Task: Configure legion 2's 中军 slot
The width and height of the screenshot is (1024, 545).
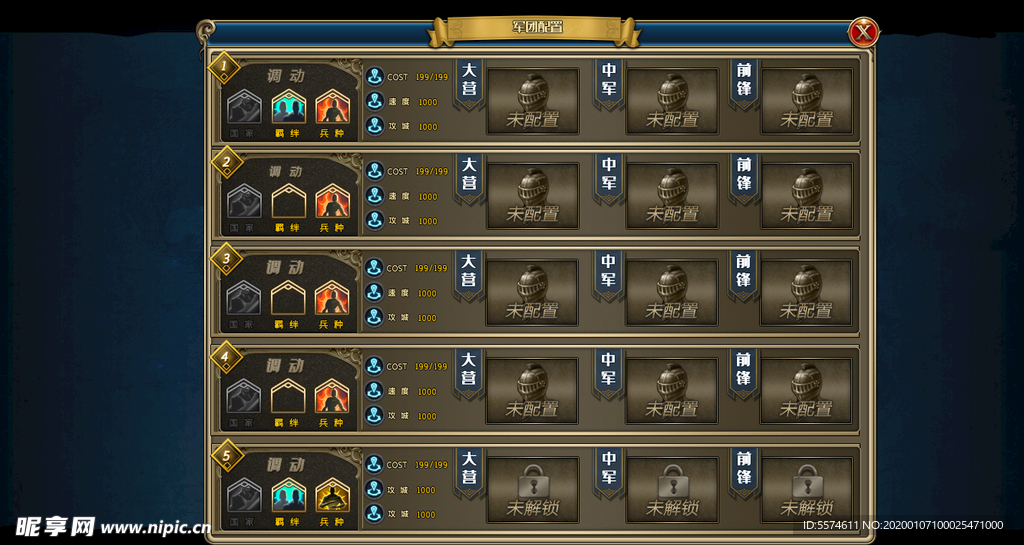Action: 672,196
